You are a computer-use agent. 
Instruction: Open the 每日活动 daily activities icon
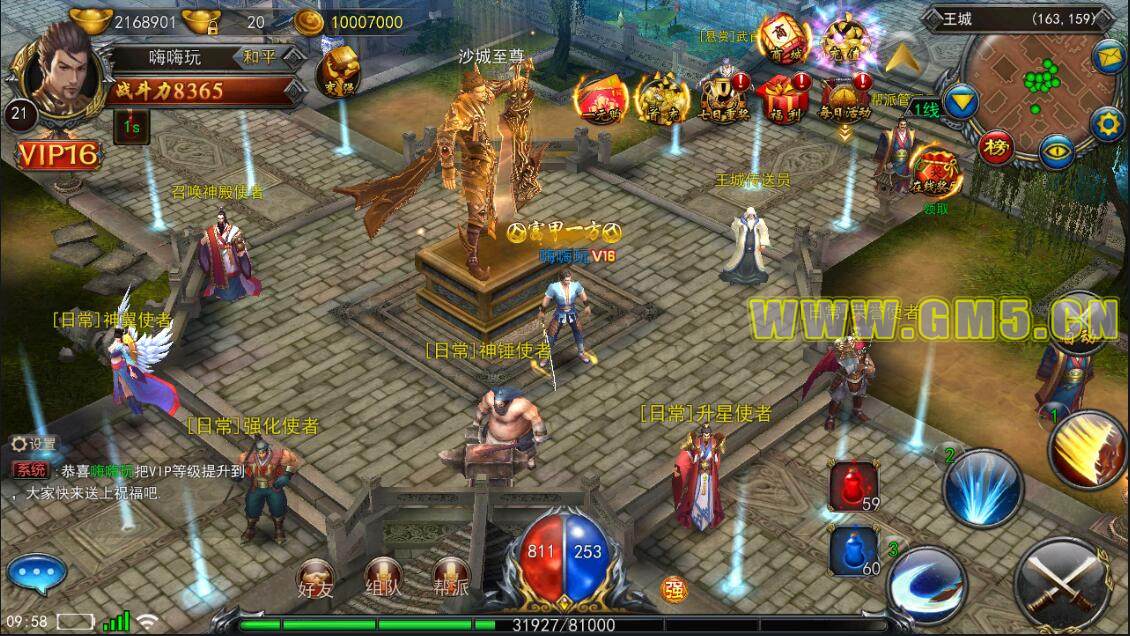pos(845,101)
